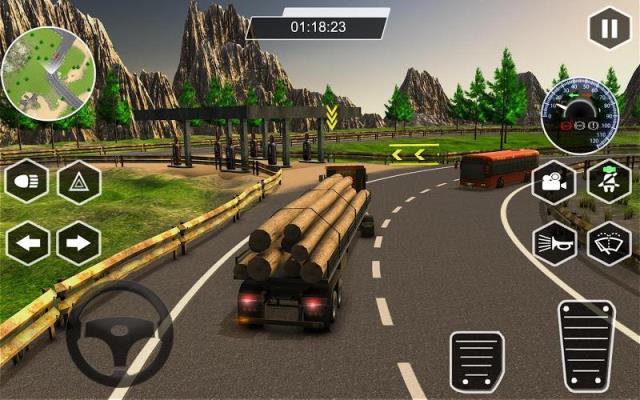The image size is (640, 400).
Task: Toggle the seatbelt icon button
Action: (608, 182)
